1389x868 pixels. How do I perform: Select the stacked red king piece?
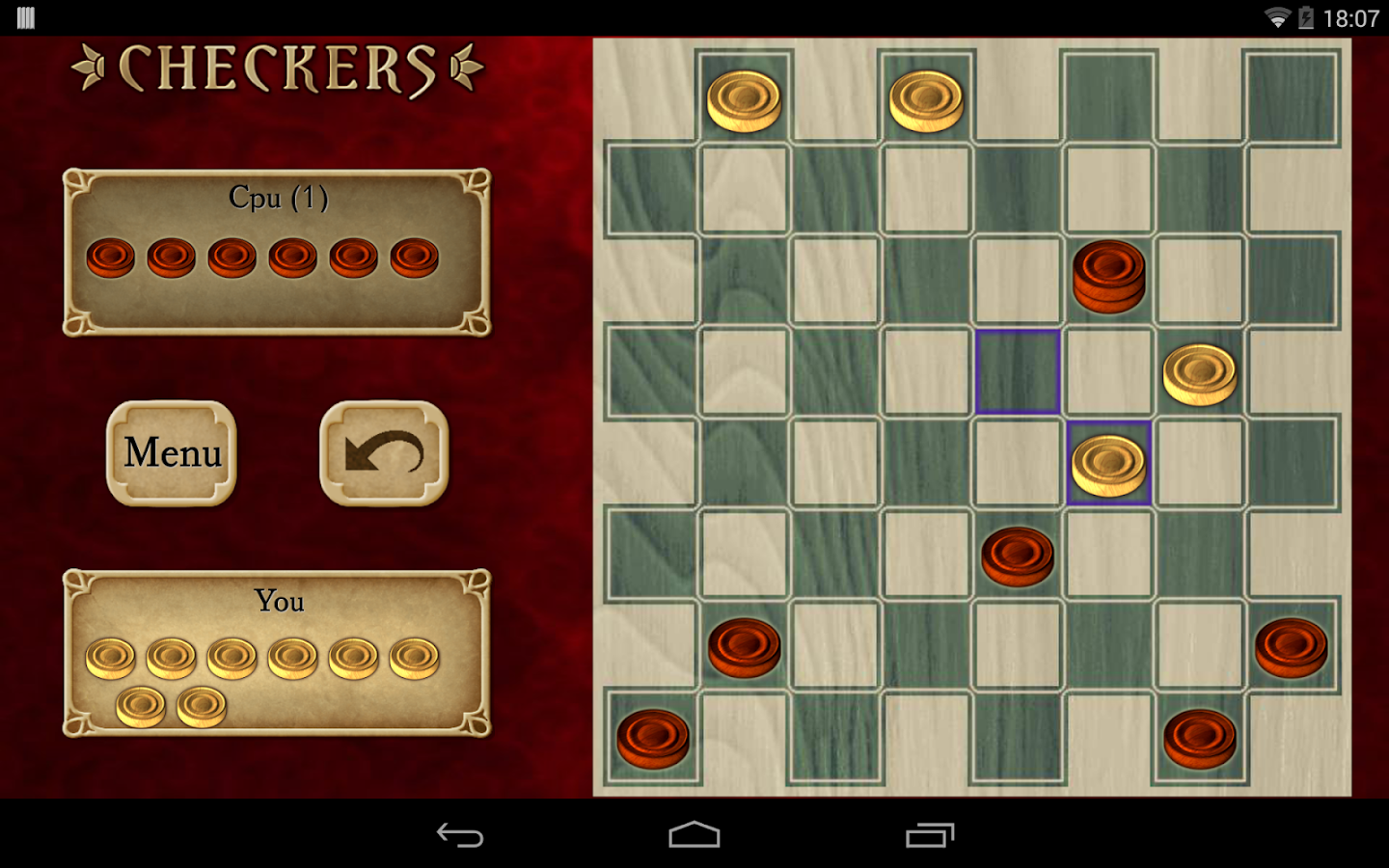coord(1107,277)
